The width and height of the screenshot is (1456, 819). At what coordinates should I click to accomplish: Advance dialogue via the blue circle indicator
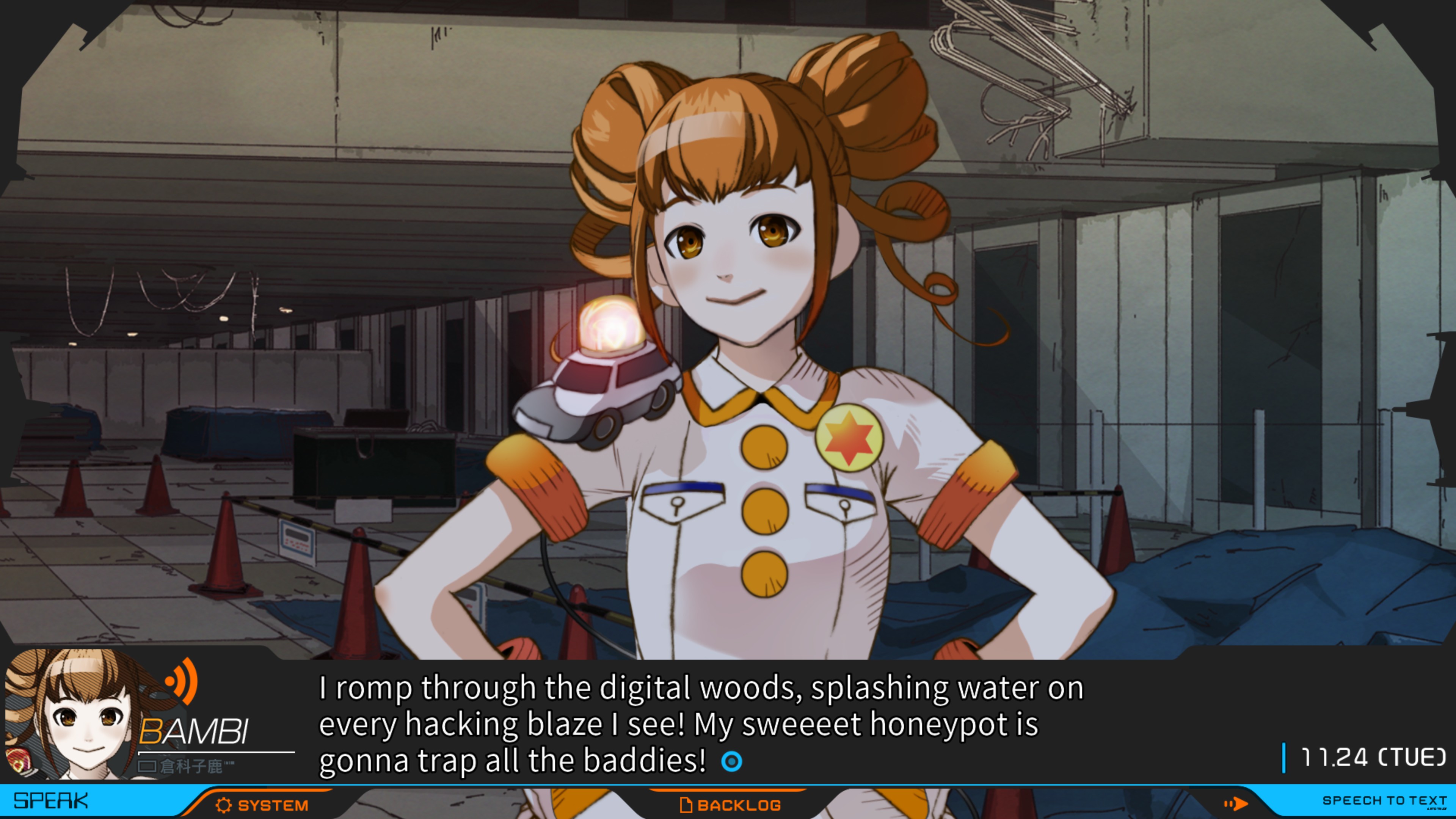[731, 761]
